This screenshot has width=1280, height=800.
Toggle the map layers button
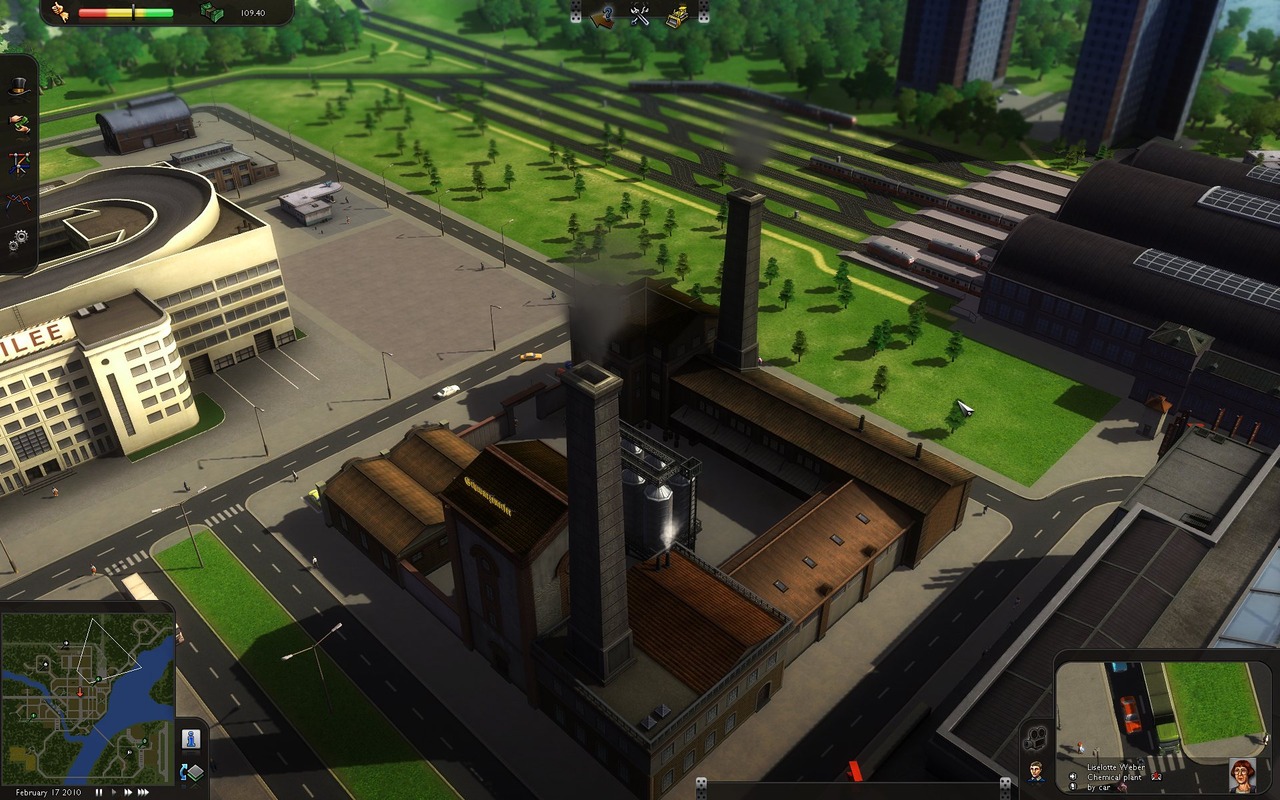190,772
